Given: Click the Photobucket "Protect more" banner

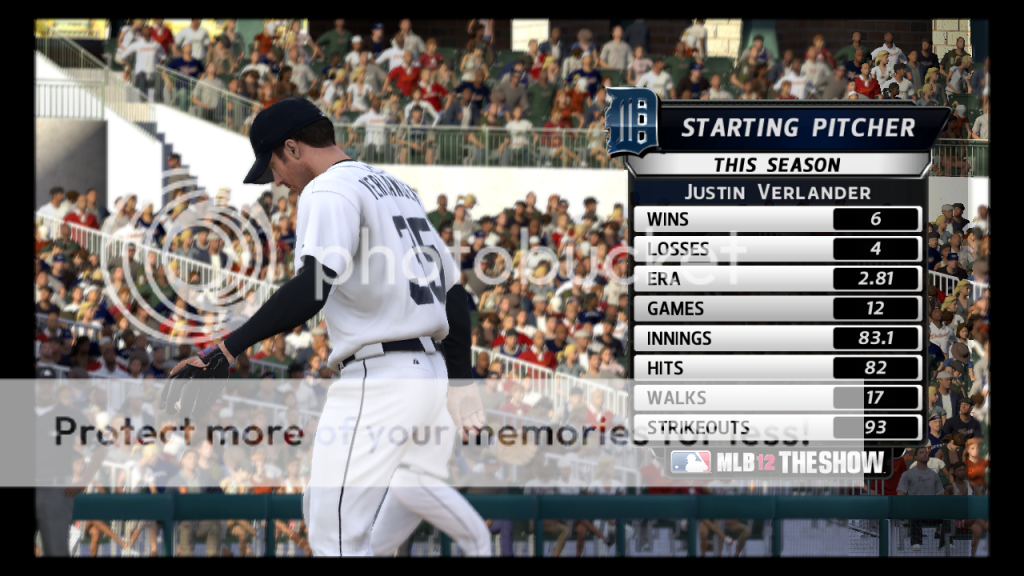Looking at the screenshot, I should 430,433.
